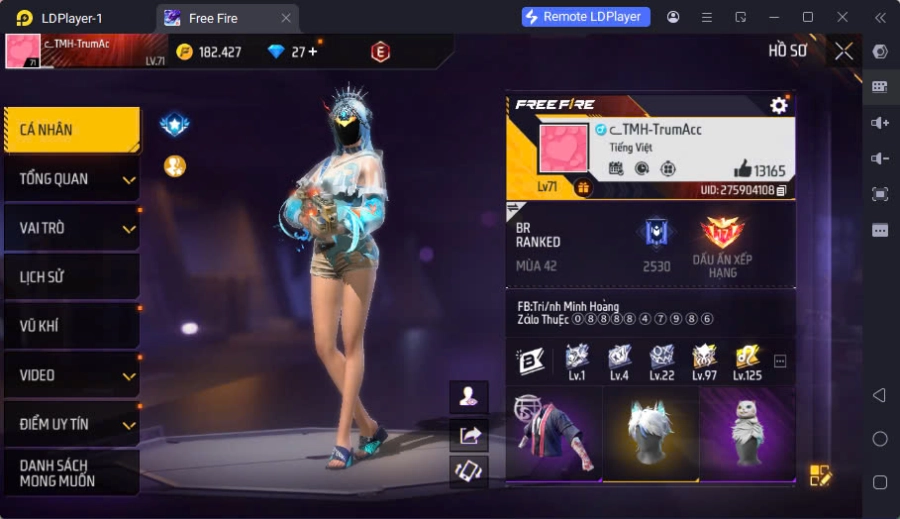Image resolution: width=900 pixels, height=519 pixels.
Task: Copy the player UID number
Action: (782, 190)
